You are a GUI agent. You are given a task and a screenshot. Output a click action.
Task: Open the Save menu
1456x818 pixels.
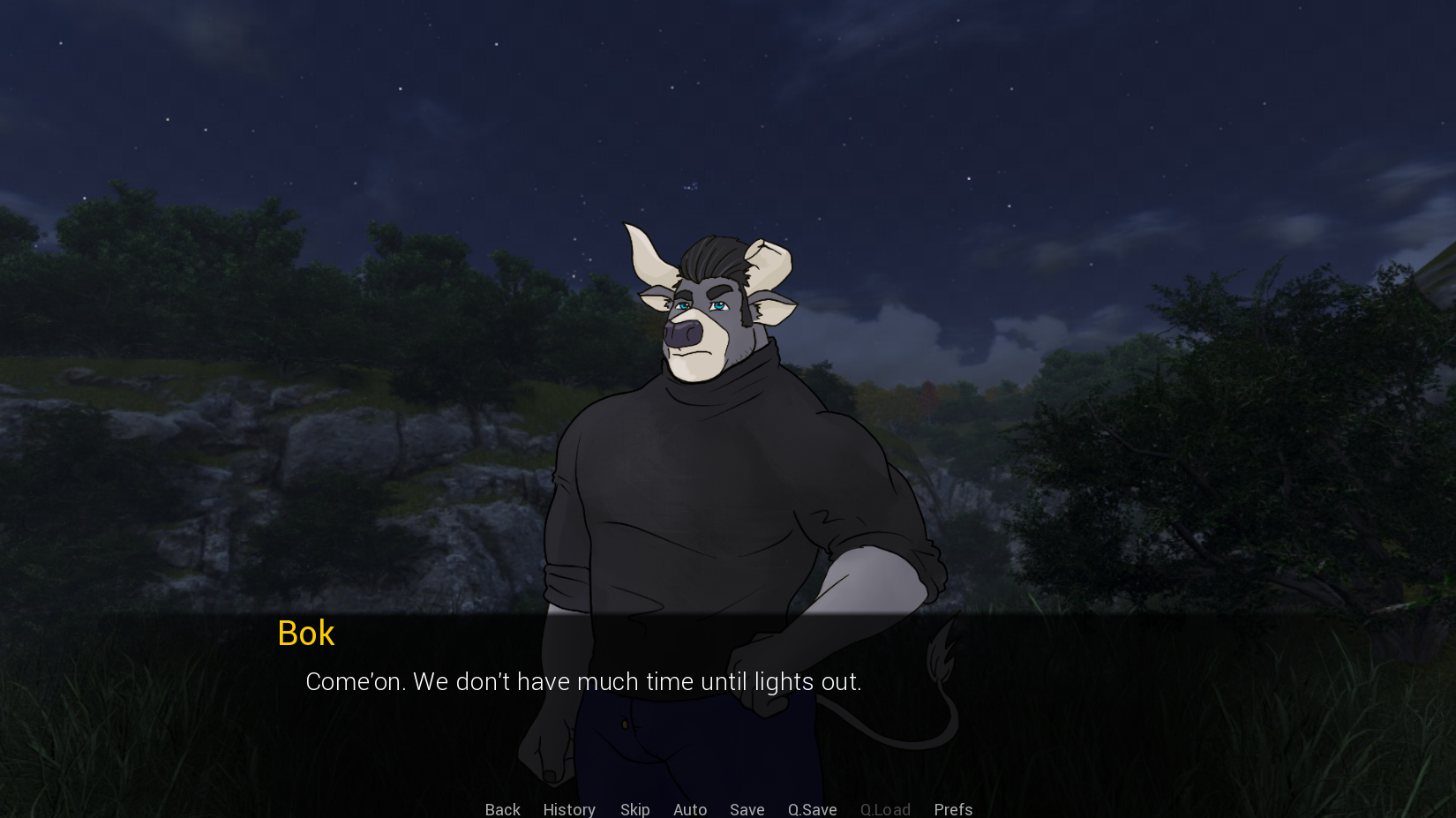[x=747, y=809]
